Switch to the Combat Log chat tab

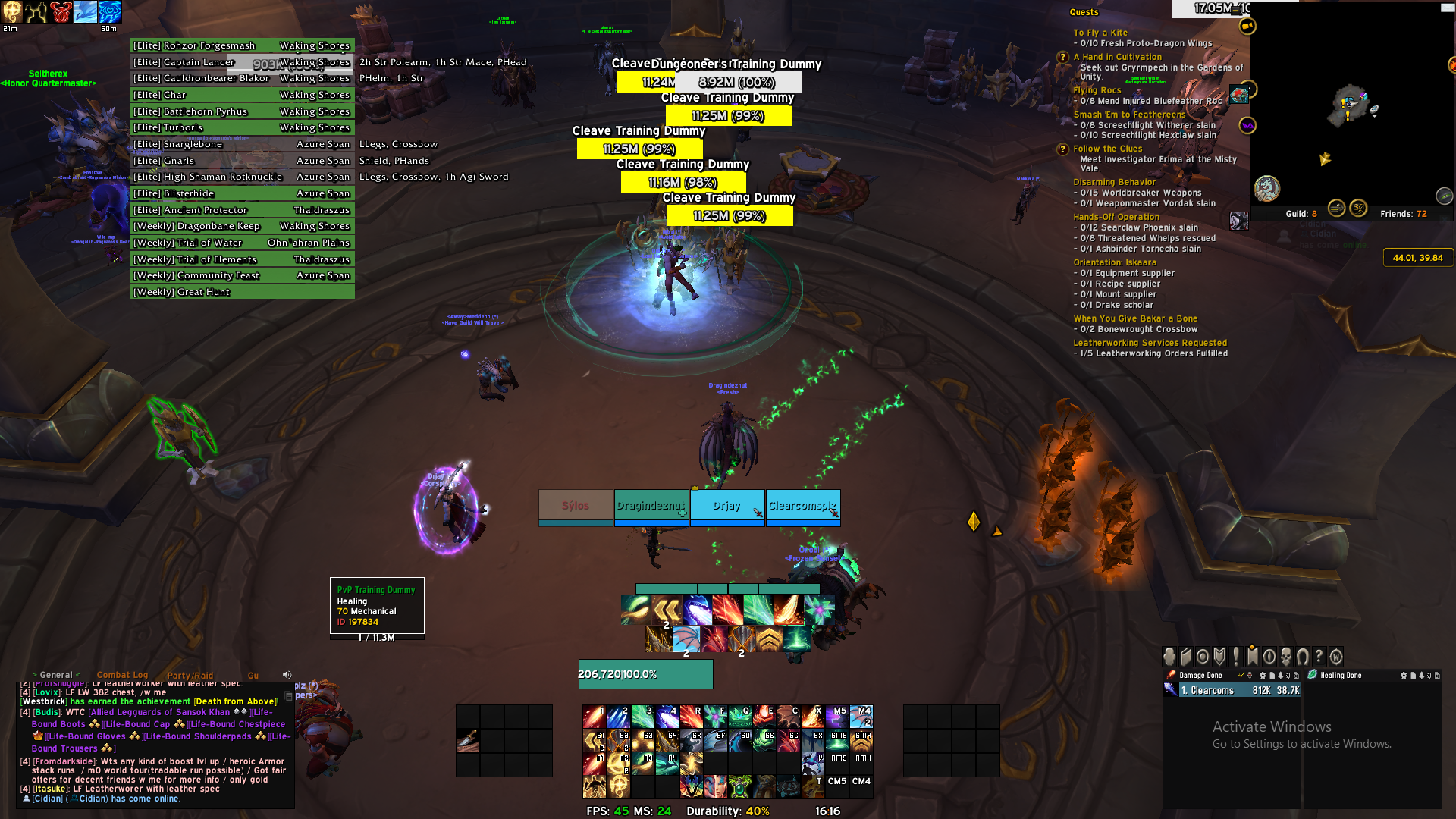(x=122, y=675)
